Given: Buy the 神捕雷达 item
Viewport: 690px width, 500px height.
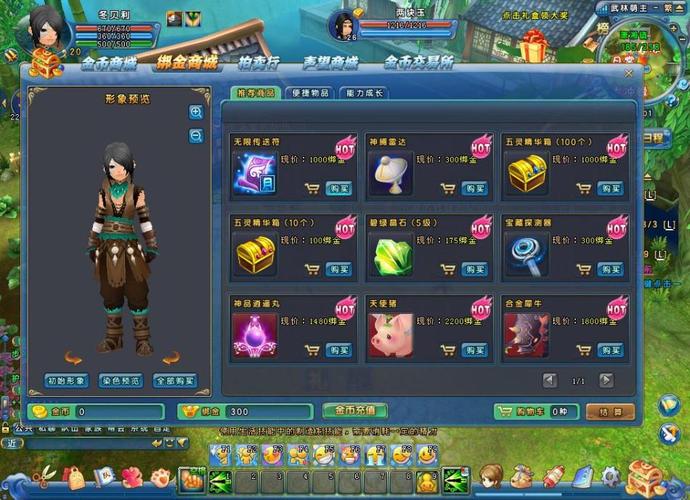Looking at the screenshot, I should pyautogui.click(x=473, y=188).
